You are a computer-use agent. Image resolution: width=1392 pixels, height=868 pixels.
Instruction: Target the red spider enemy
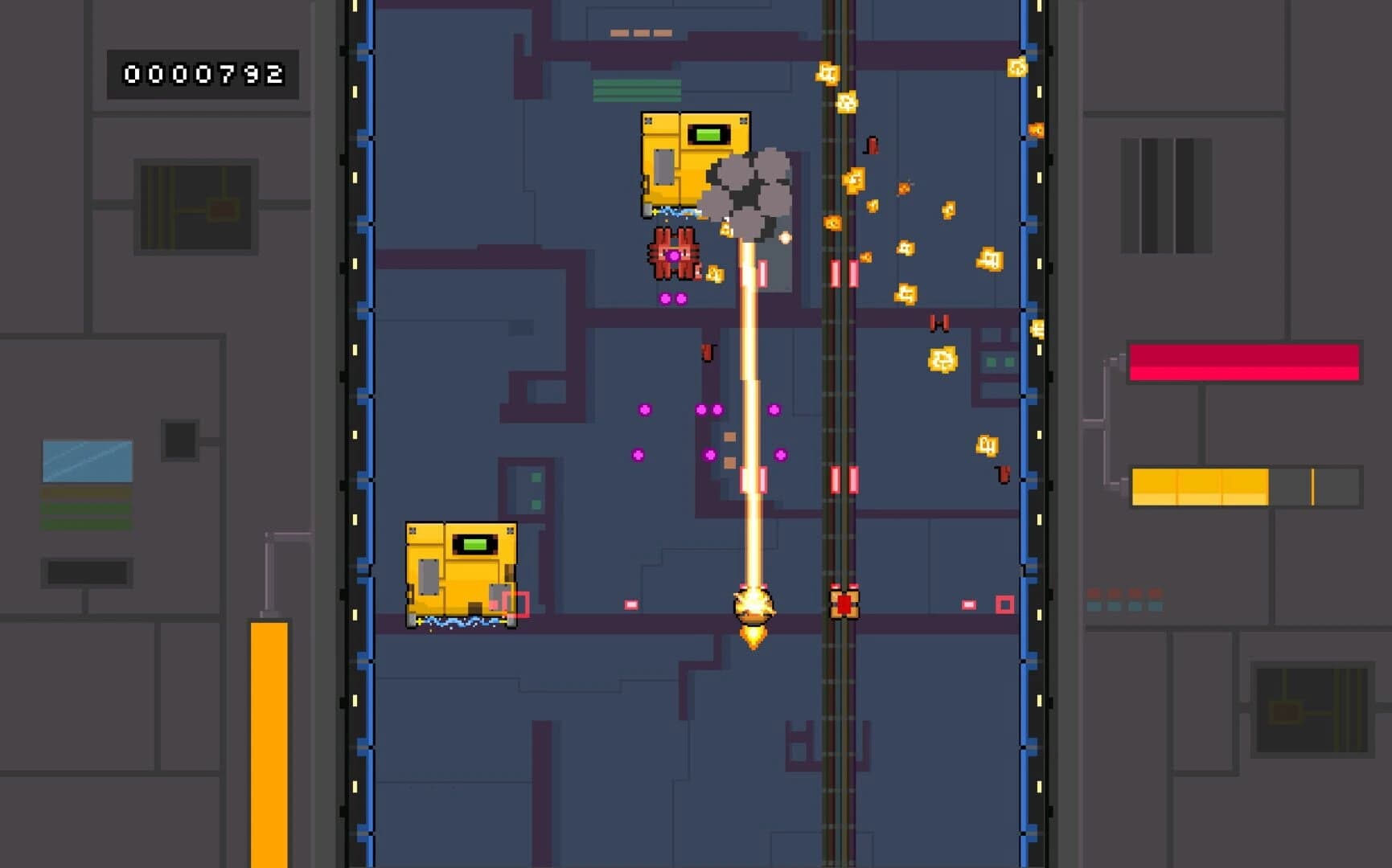click(672, 256)
